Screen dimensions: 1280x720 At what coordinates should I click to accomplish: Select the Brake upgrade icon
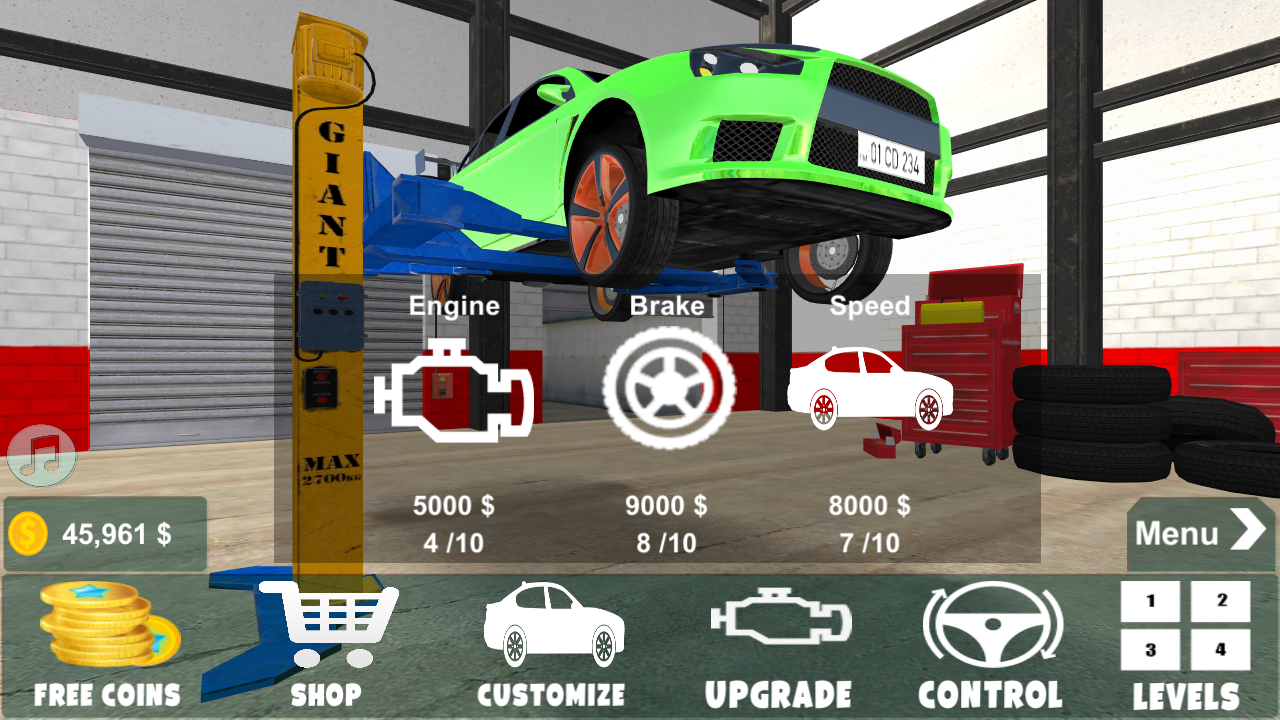coord(668,388)
